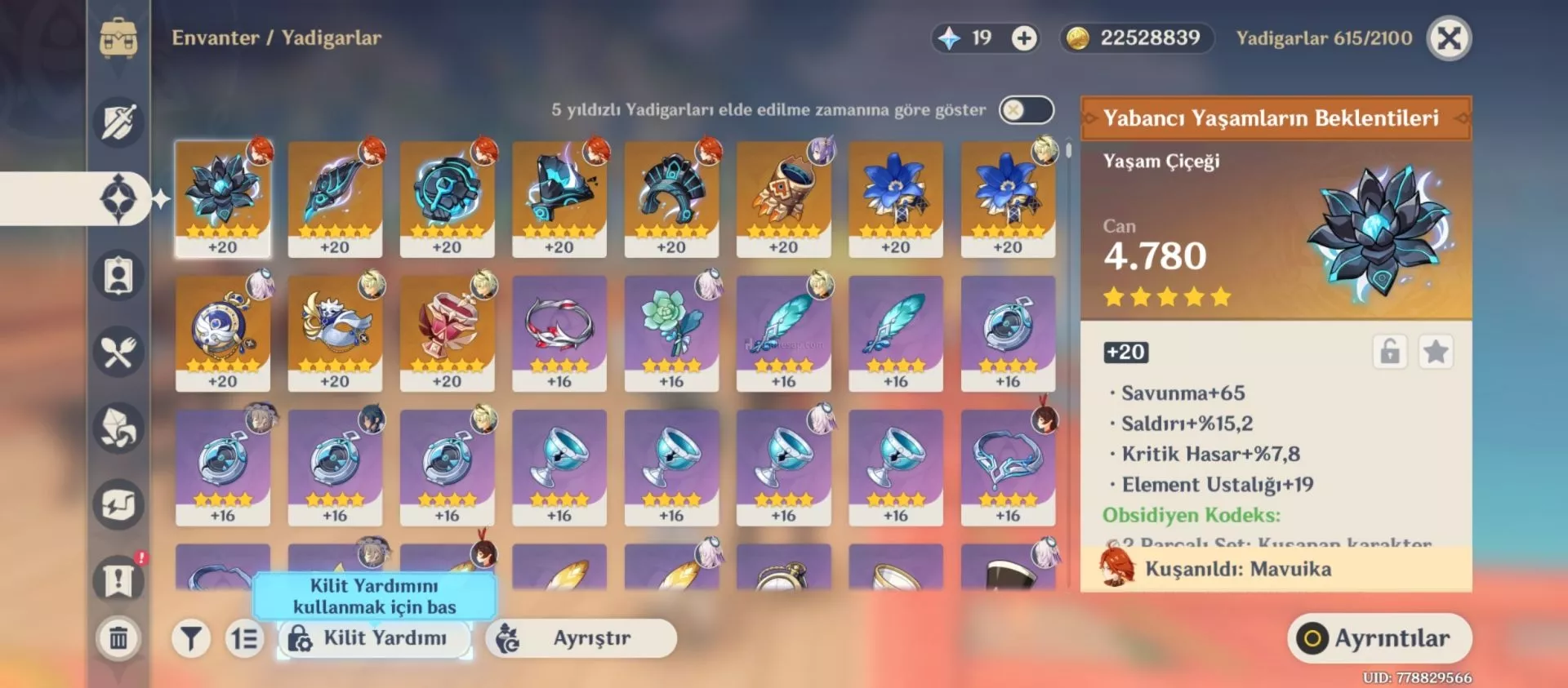Select the red ruby goblet artifact

tap(447, 333)
